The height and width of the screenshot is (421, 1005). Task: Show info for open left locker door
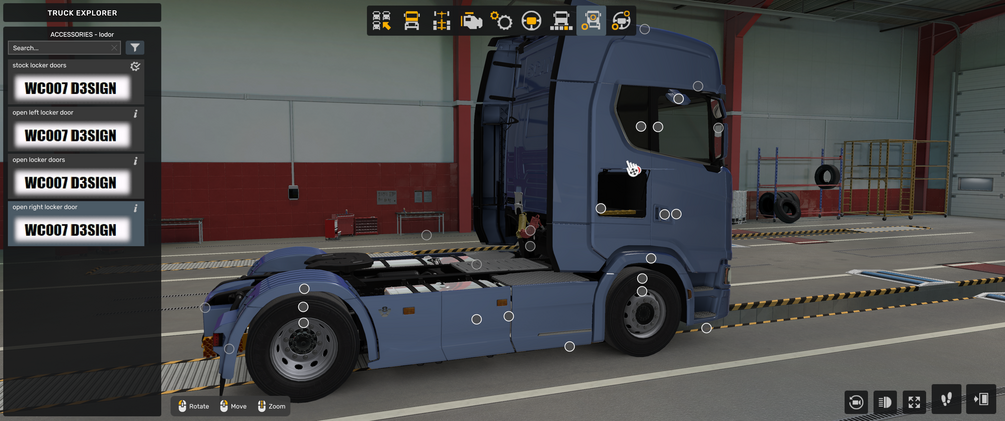(136, 113)
